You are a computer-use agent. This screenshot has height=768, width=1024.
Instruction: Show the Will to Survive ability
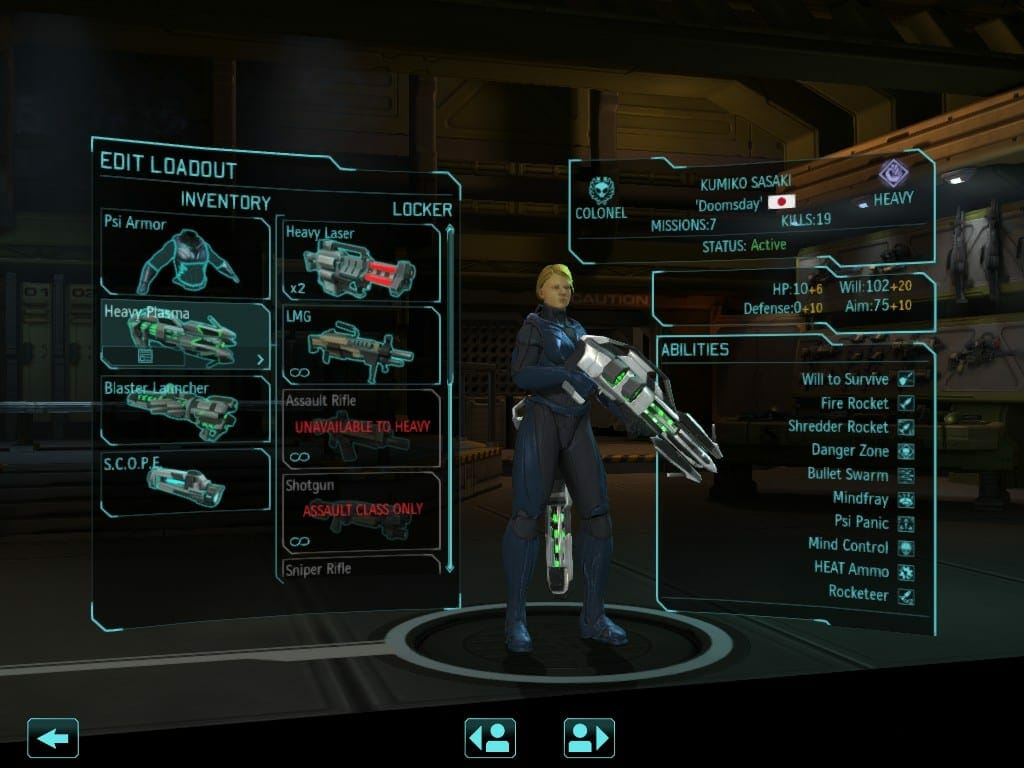click(906, 379)
